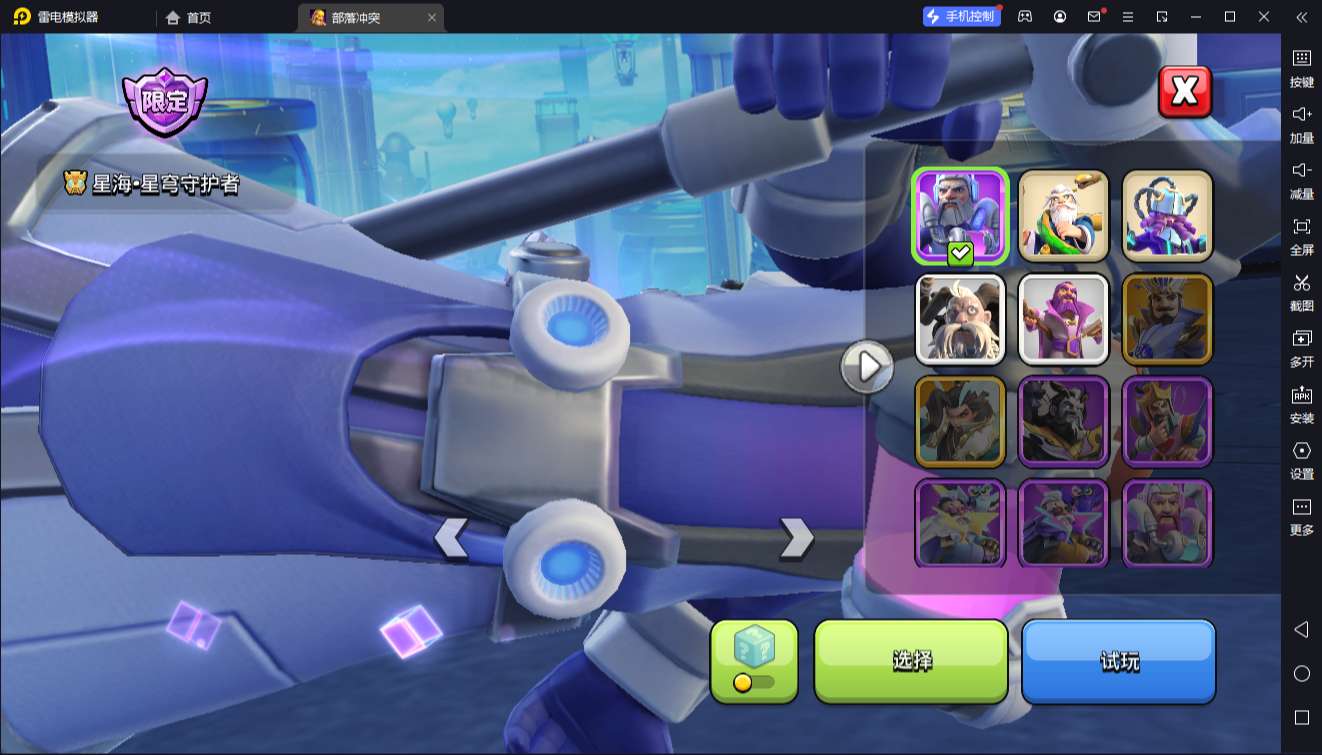Show previous skin with left chevron arrow

click(451, 538)
